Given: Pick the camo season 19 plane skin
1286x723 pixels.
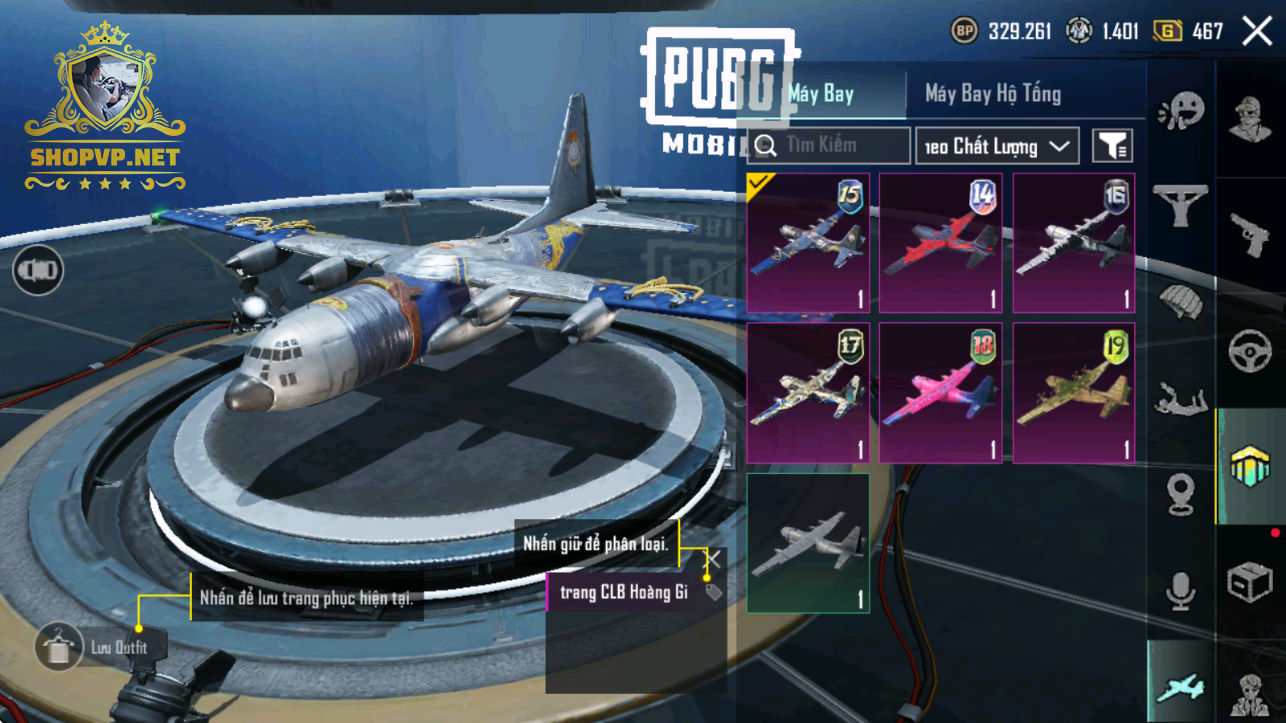Looking at the screenshot, I should 1074,392.
